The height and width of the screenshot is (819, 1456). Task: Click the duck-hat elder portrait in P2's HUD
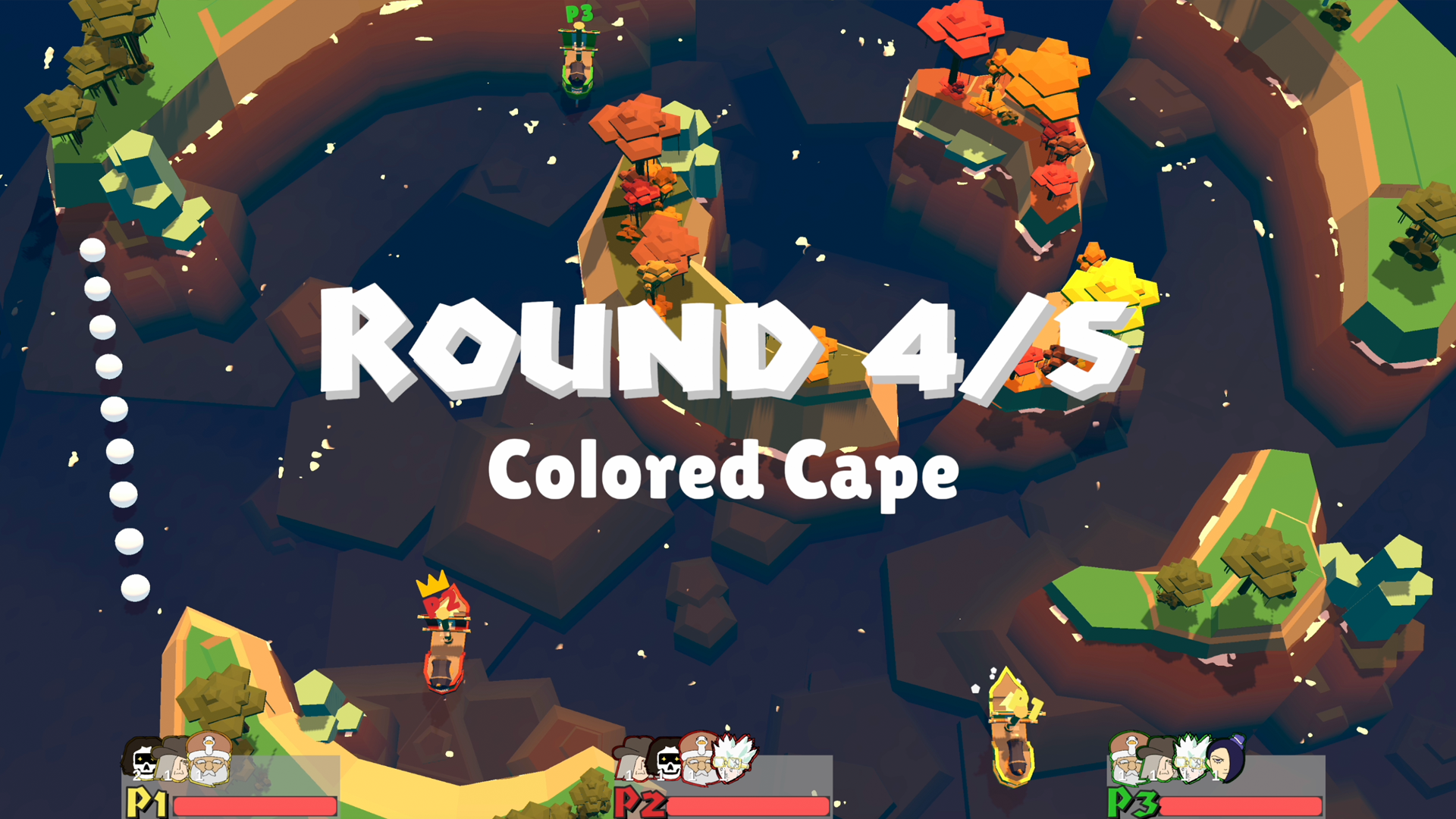699,758
